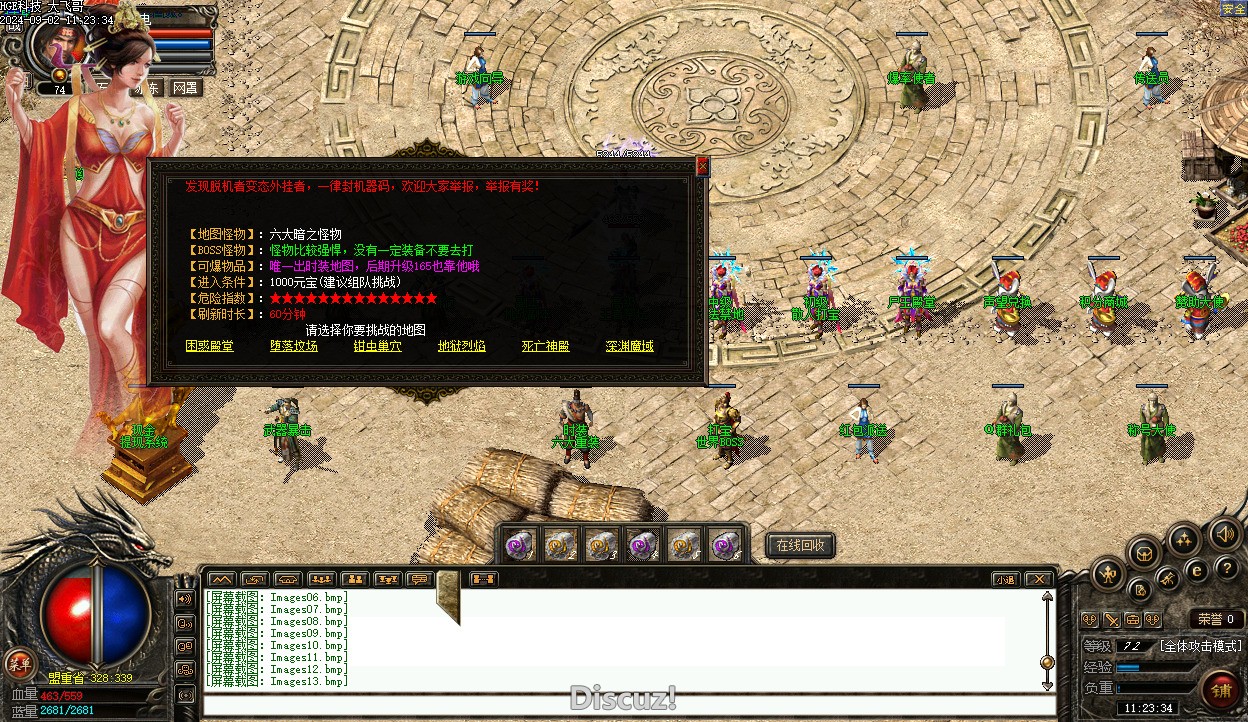This screenshot has height=722, width=1248.
Task: Choose the 困惑殿堂 map link
Action: pyautogui.click(x=210, y=346)
